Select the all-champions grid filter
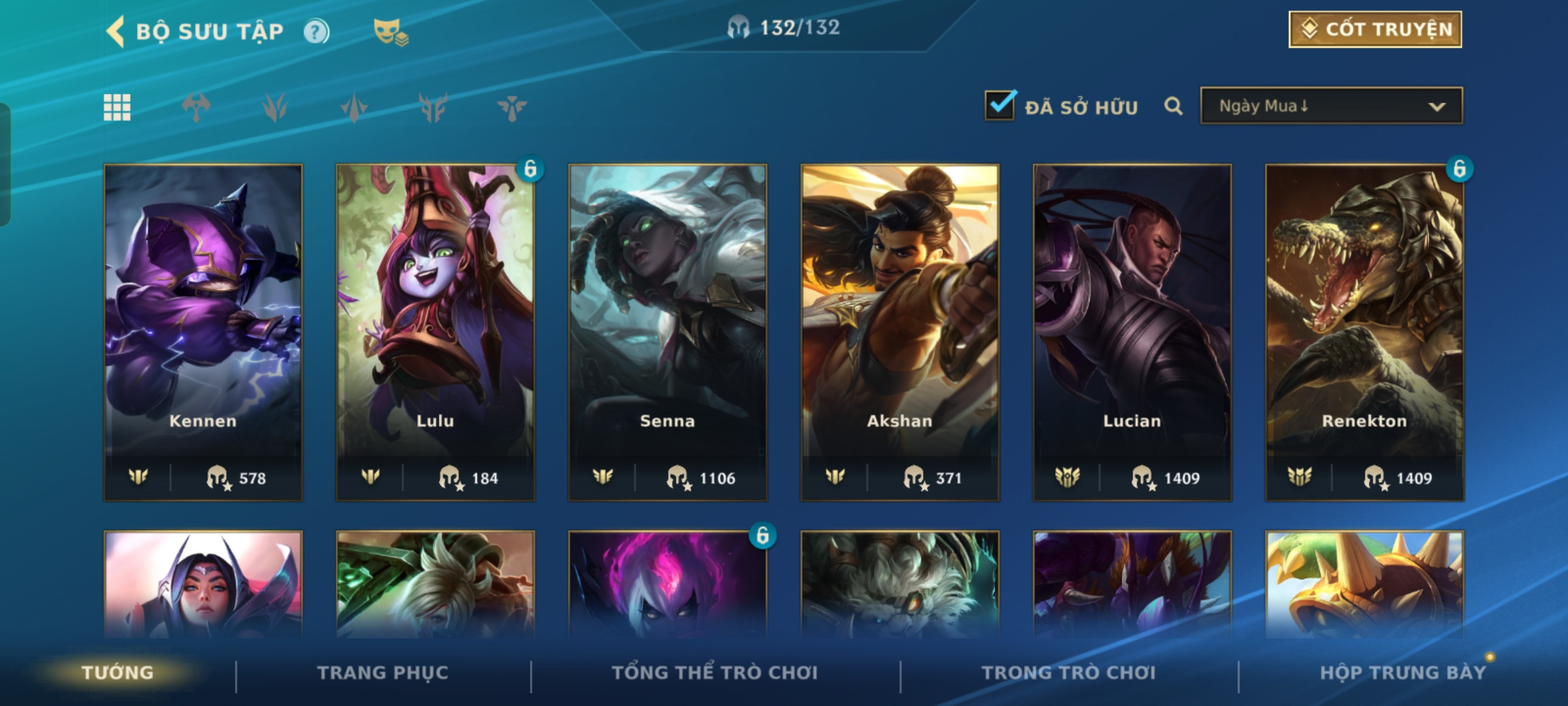 pos(117,107)
